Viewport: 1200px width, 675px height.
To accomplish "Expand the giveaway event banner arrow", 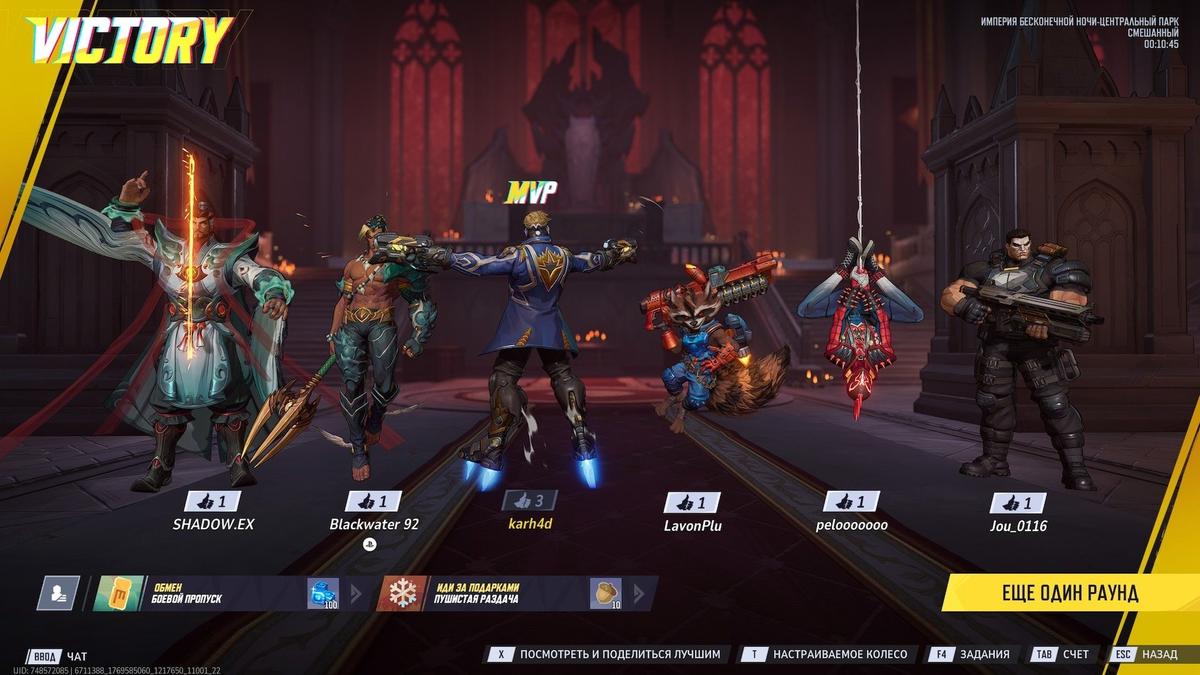I will (640, 593).
